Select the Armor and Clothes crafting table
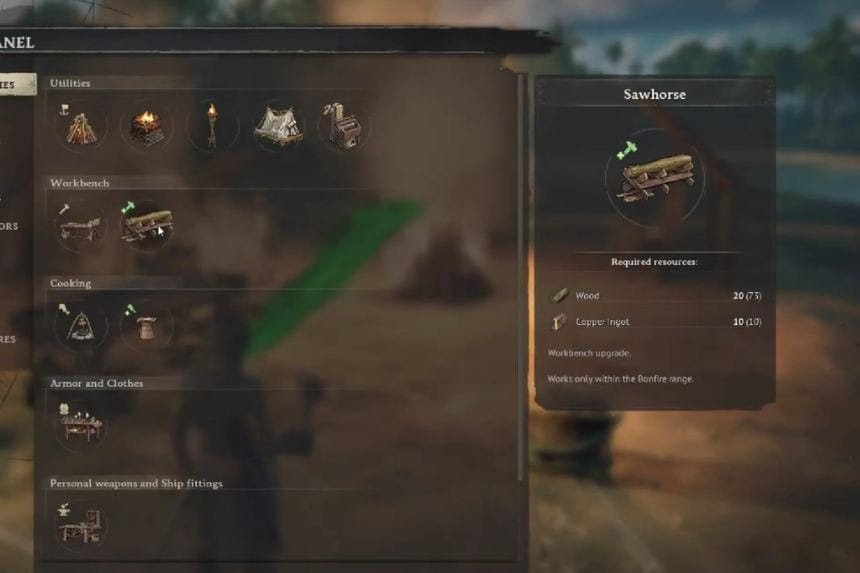This screenshot has height=573, width=860. click(81, 425)
